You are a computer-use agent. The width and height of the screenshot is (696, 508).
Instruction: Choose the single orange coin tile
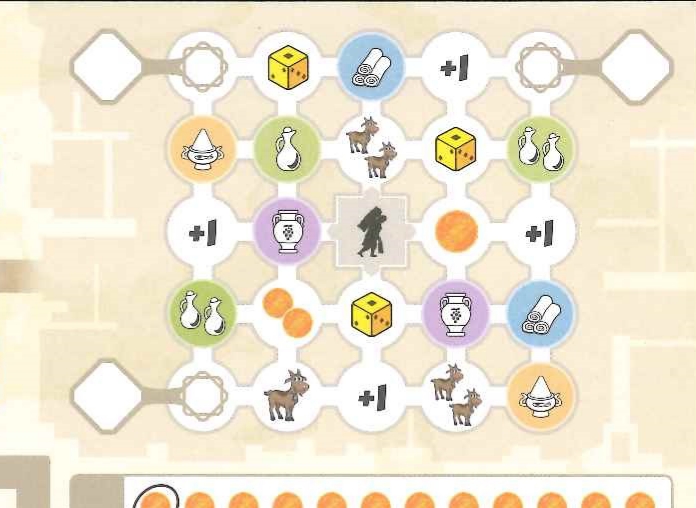click(456, 232)
